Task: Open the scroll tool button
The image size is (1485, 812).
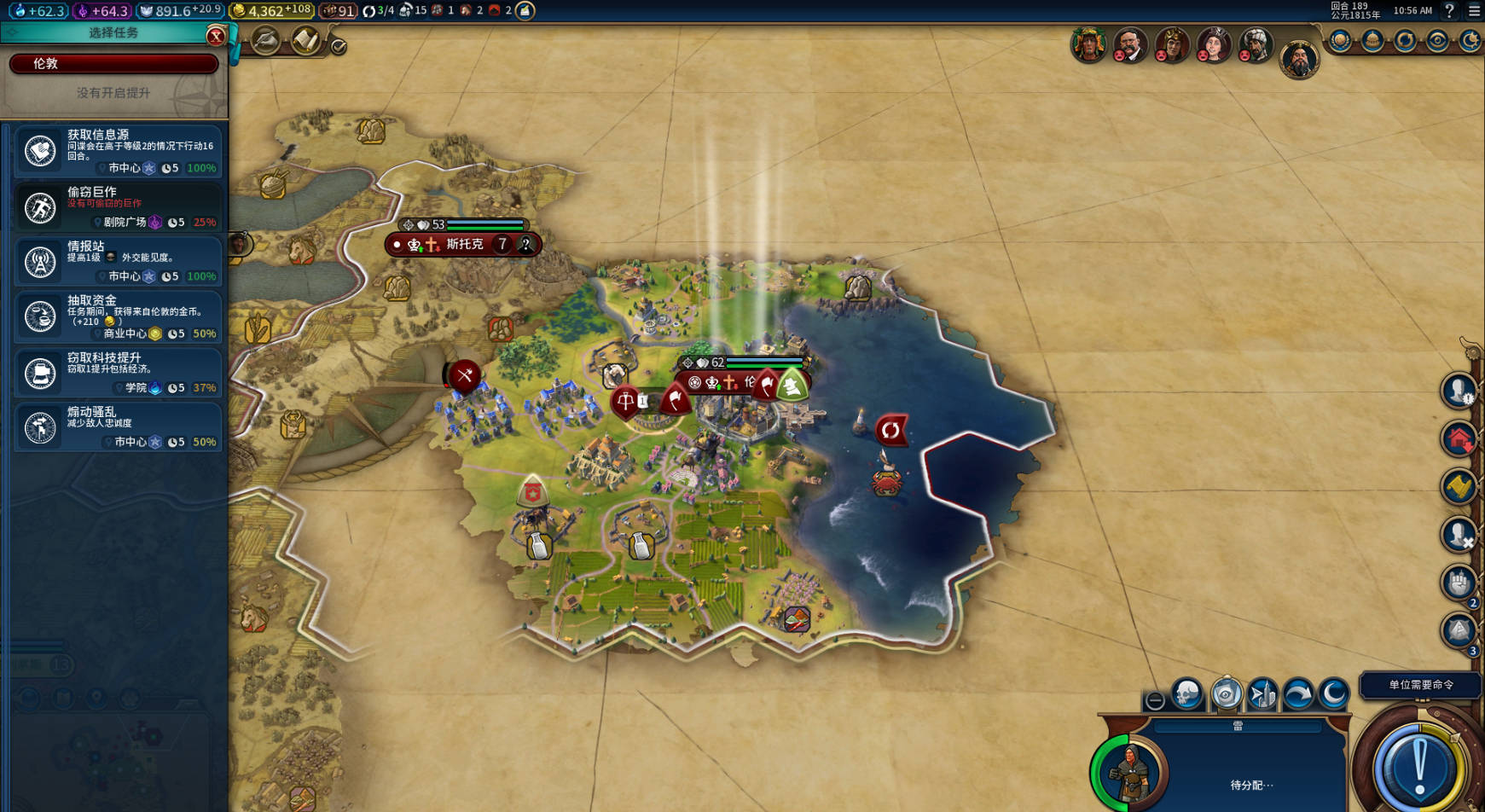Action: click(x=305, y=40)
